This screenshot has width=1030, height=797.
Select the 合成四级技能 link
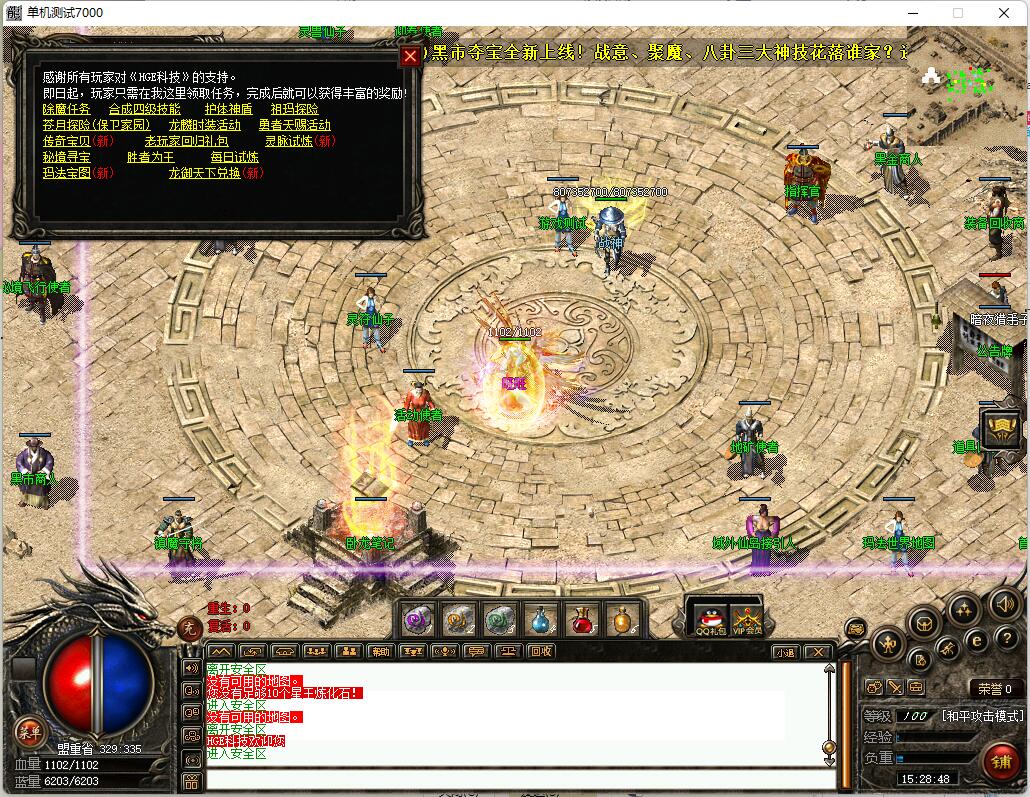tap(144, 109)
